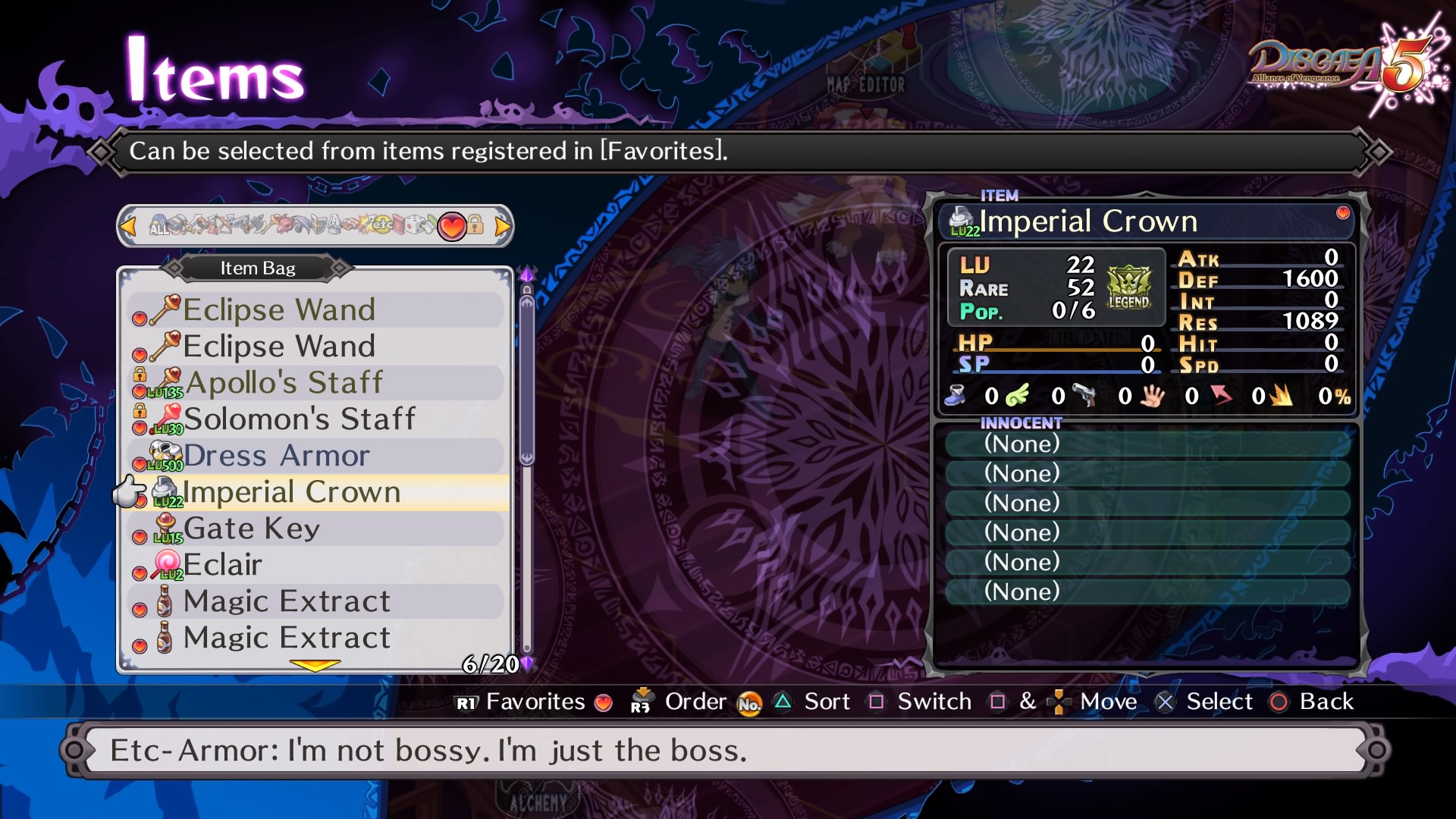Select the last Magic Extract entry

(x=287, y=638)
